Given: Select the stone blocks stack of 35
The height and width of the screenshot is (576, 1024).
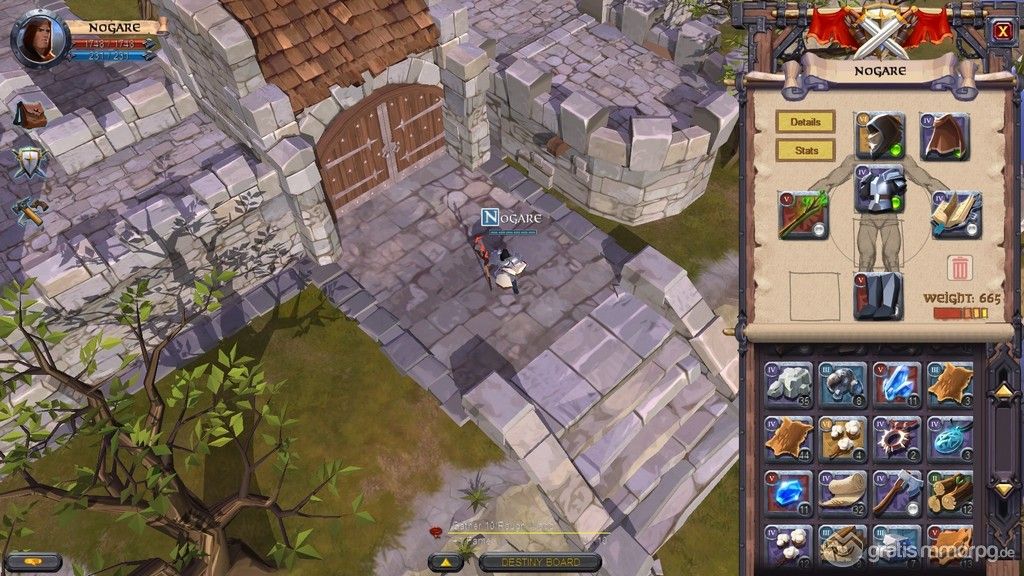Looking at the screenshot, I should pos(789,385).
